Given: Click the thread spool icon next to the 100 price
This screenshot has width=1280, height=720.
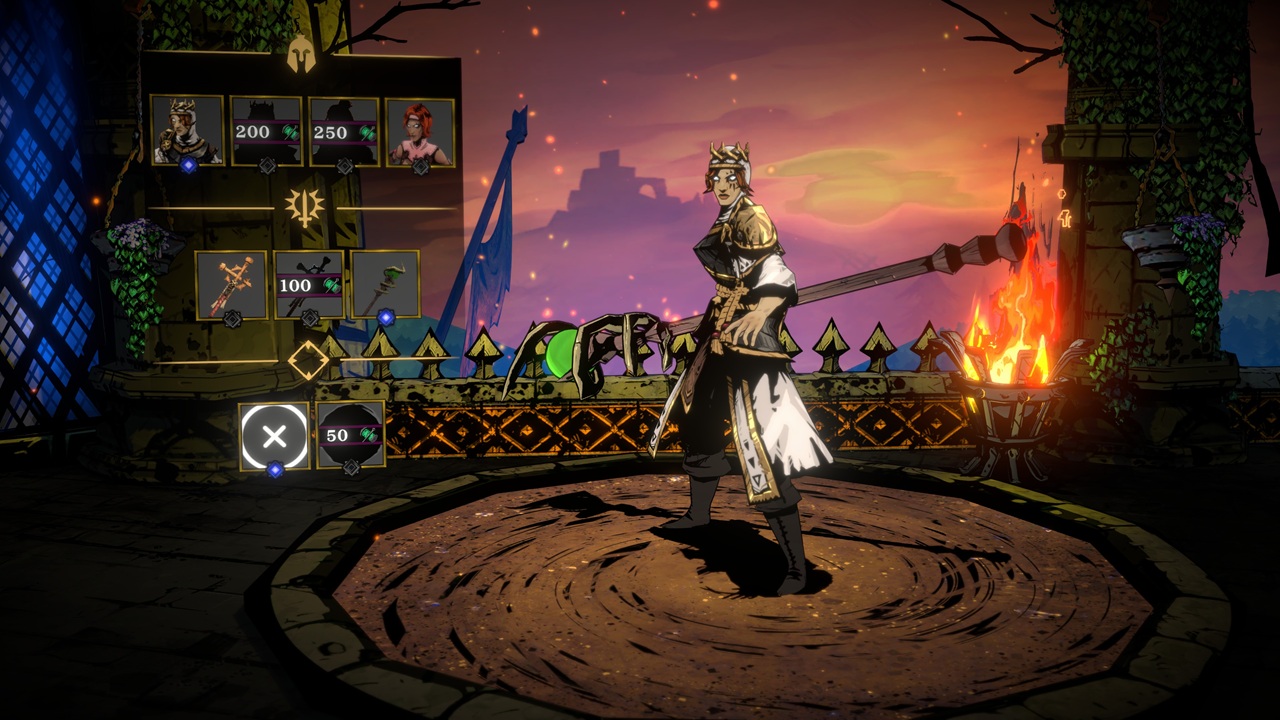Looking at the screenshot, I should point(330,286).
